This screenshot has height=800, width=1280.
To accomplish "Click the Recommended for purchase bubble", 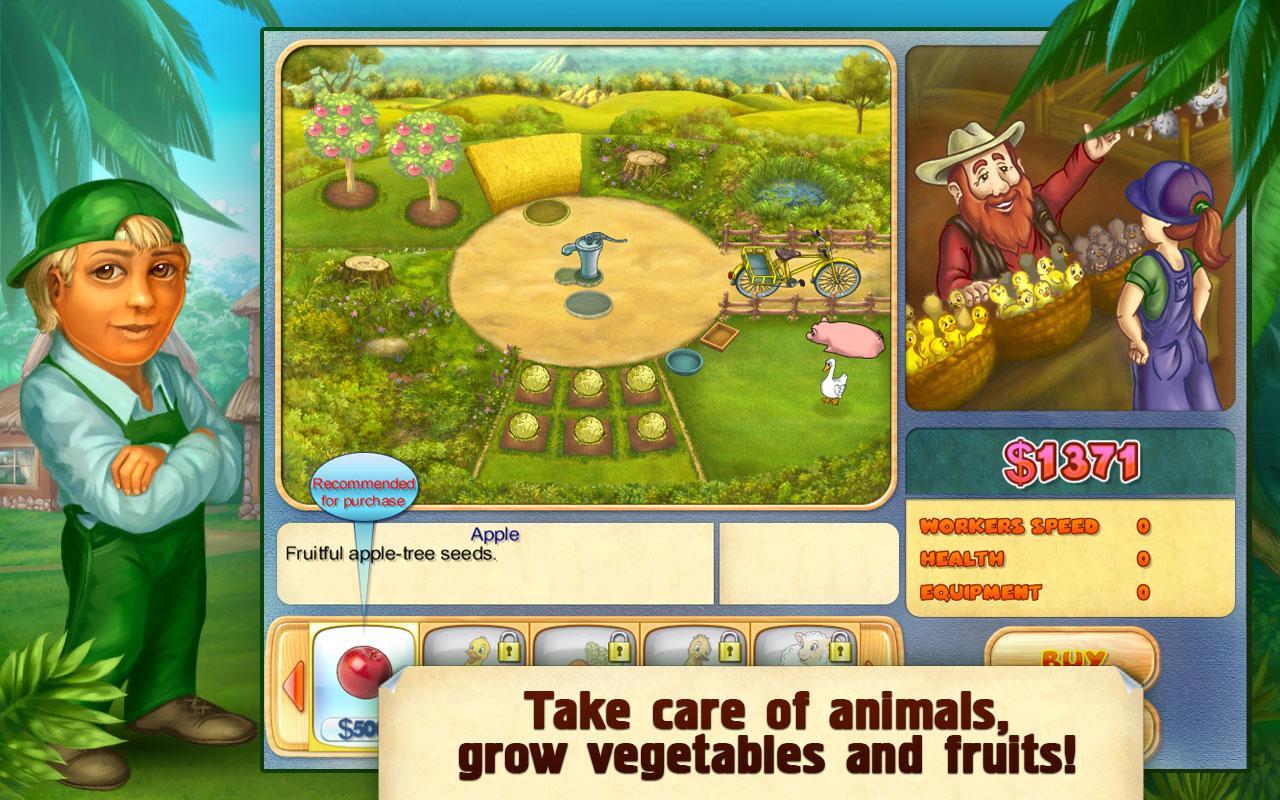I will (366, 486).
